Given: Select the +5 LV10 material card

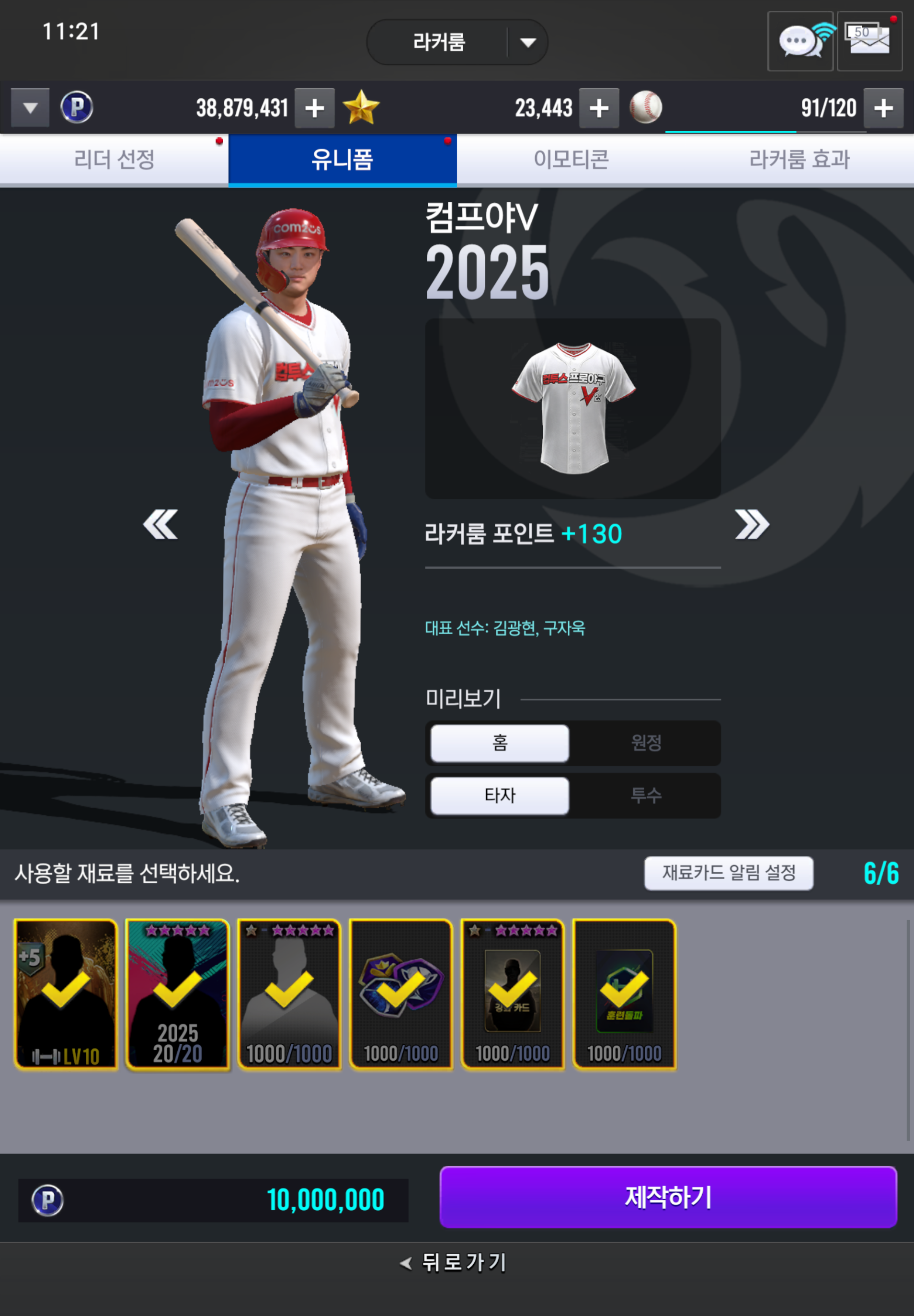Looking at the screenshot, I should 66,994.
